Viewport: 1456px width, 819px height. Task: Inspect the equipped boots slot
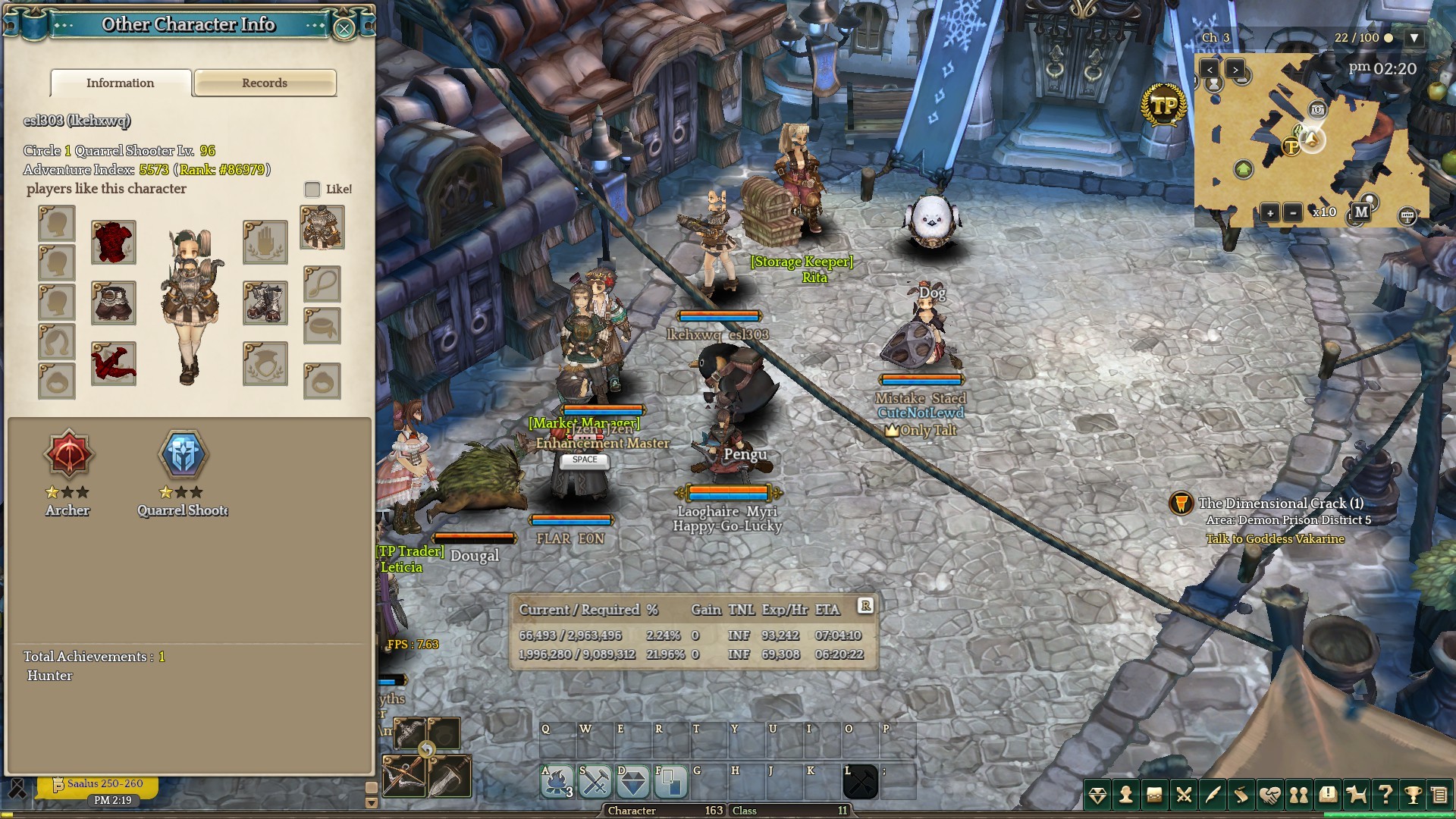coord(265,303)
